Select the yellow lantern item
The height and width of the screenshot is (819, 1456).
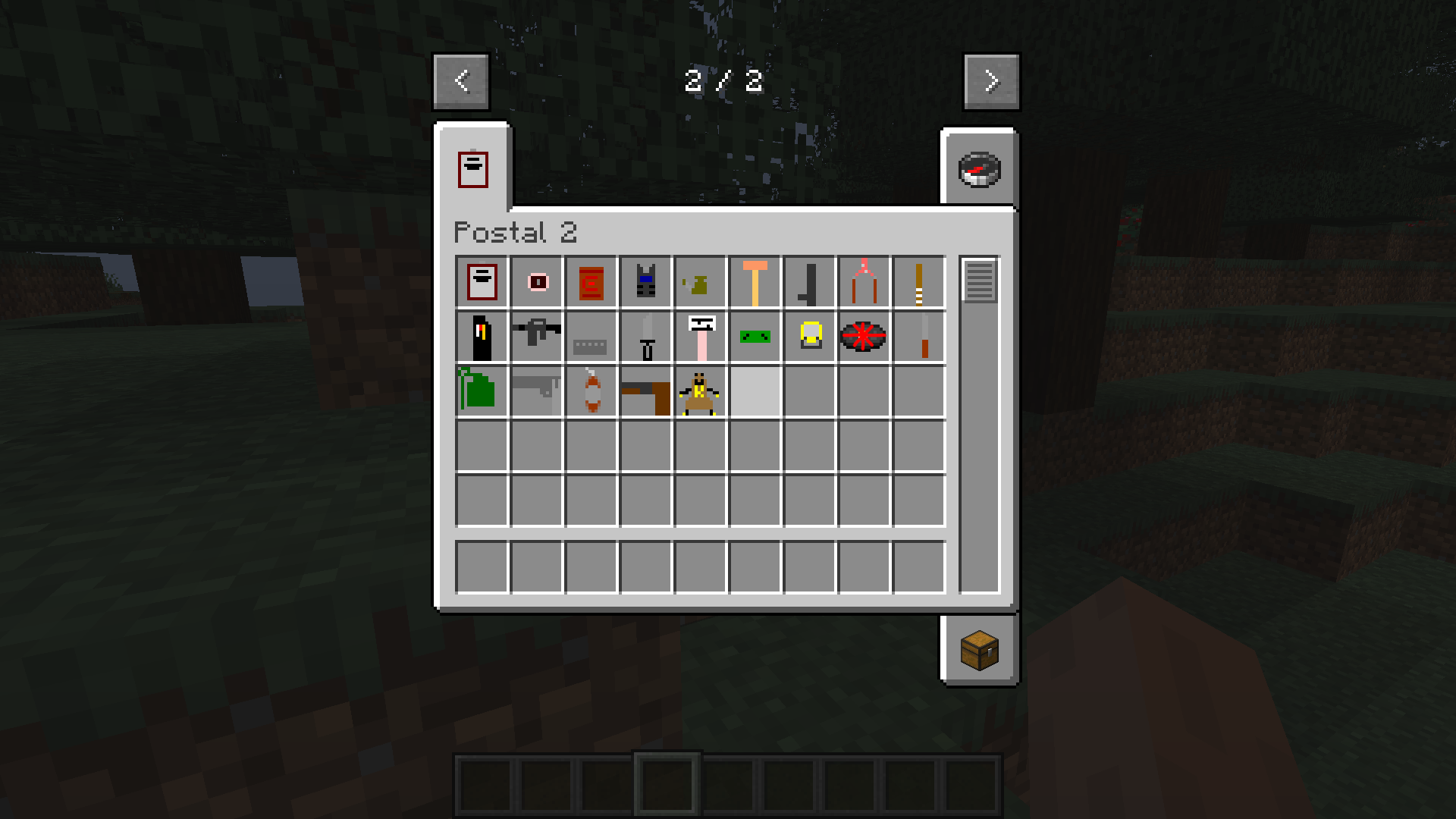(809, 337)
